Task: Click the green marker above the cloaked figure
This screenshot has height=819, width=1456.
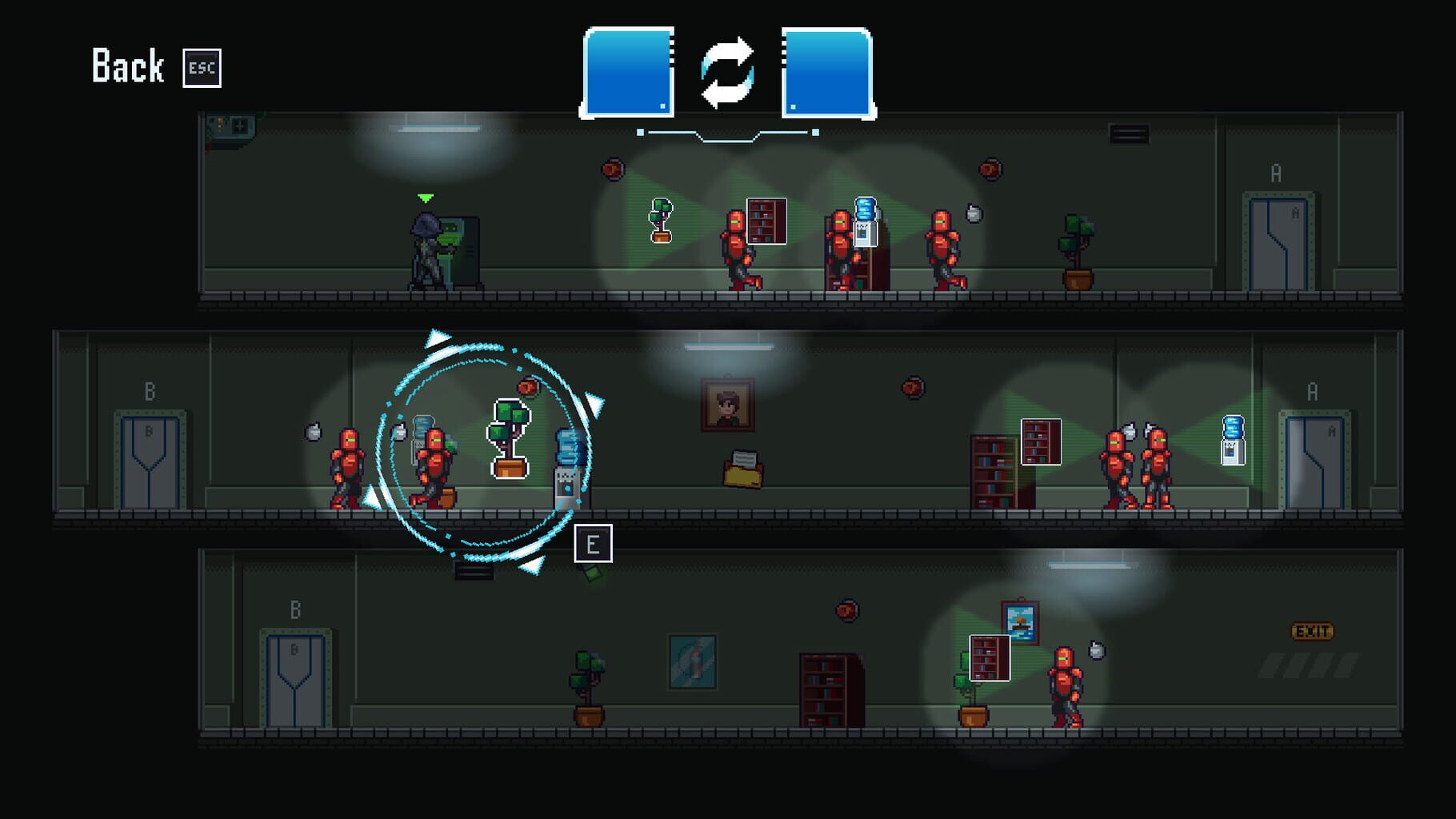Action: coord(423,197)
